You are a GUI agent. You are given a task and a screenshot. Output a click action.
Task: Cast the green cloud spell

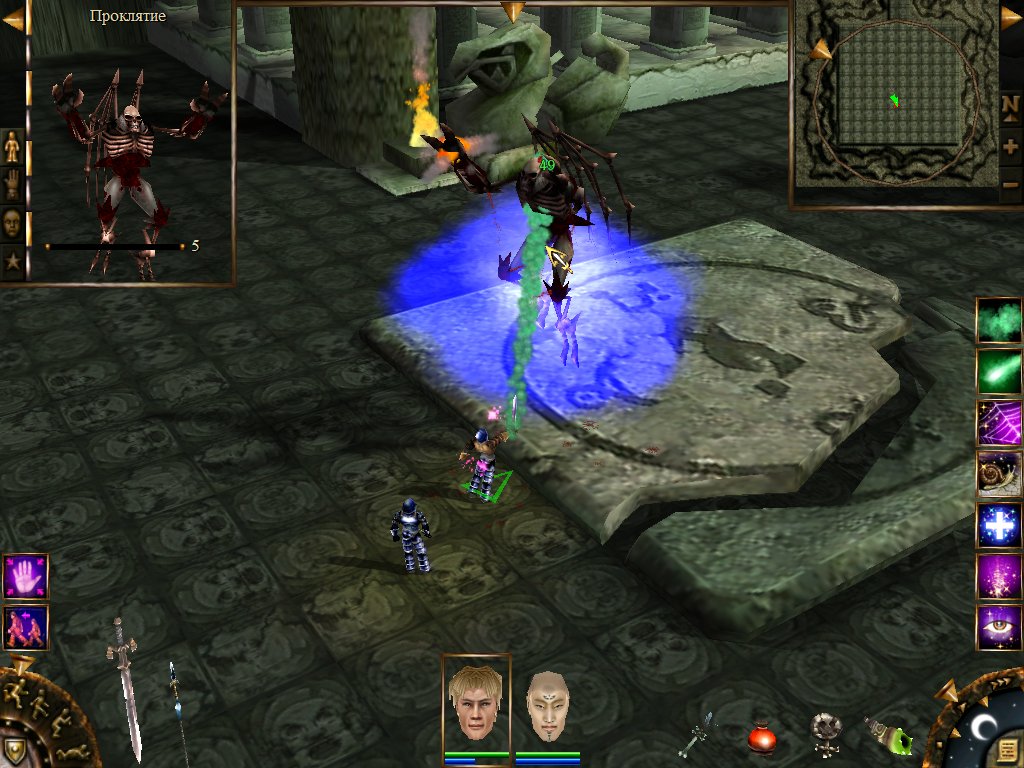(x=999, y=321)
